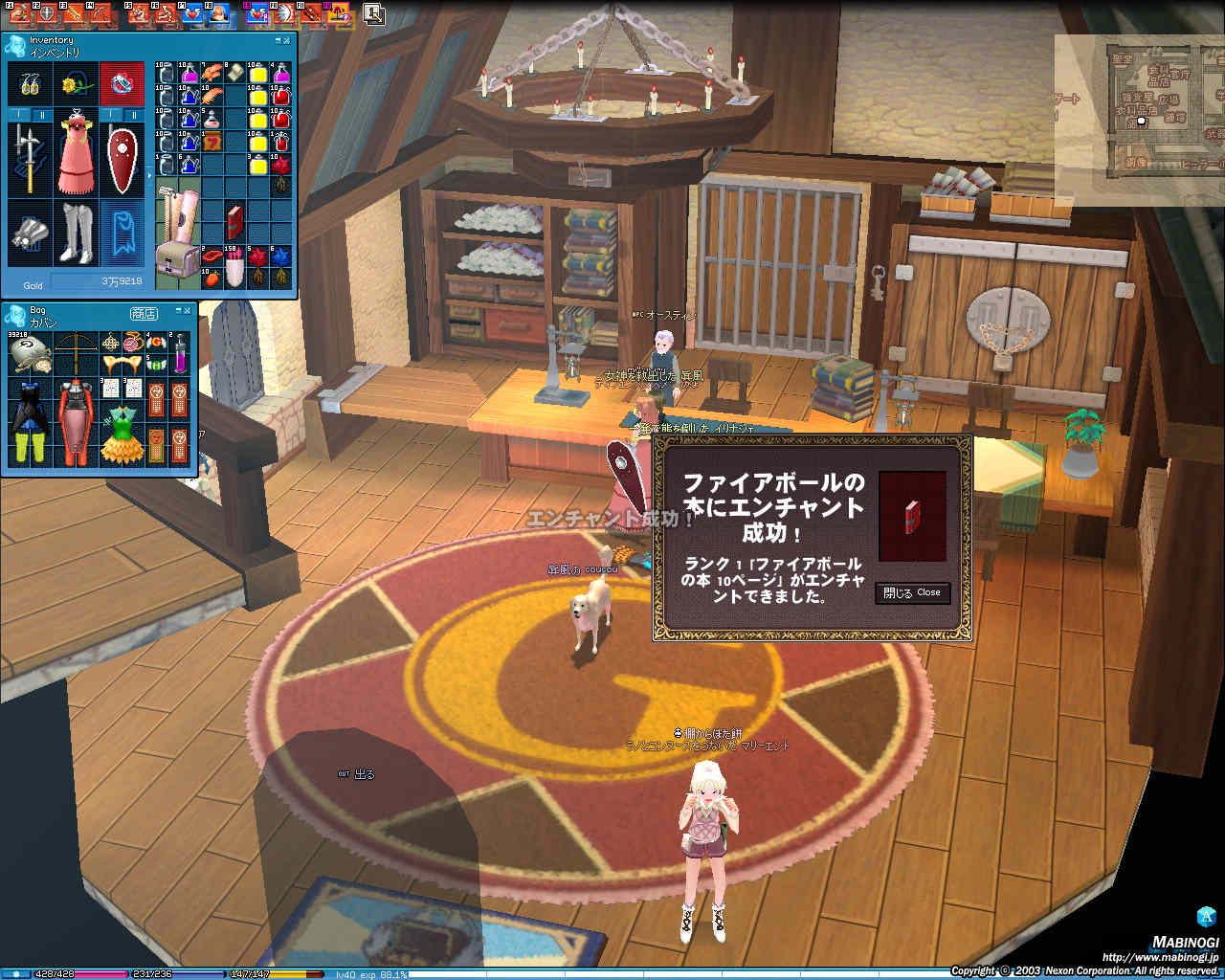The image size is (1225, 980).
Task: Choose the yellow flower accessory slot
Action: [x=76, y=85]
